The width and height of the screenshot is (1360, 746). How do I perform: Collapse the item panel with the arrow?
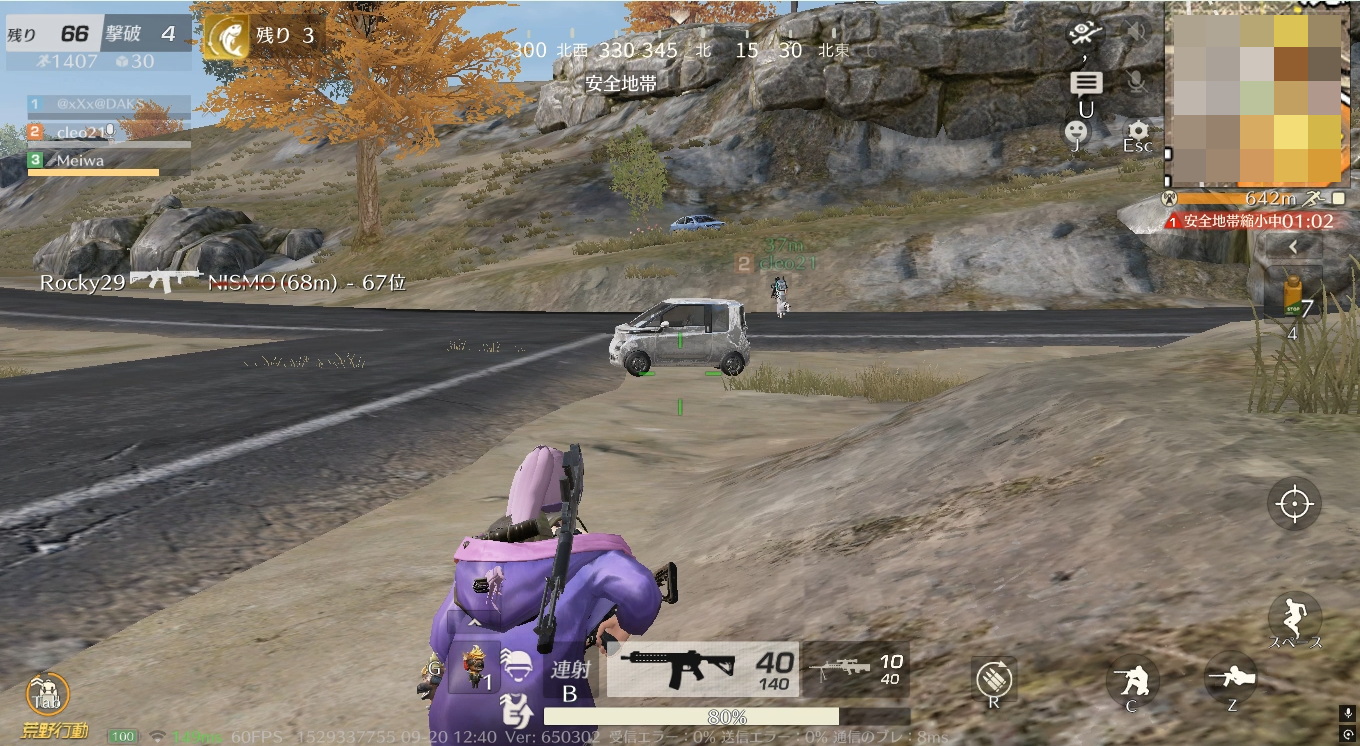pos(1292,246)
